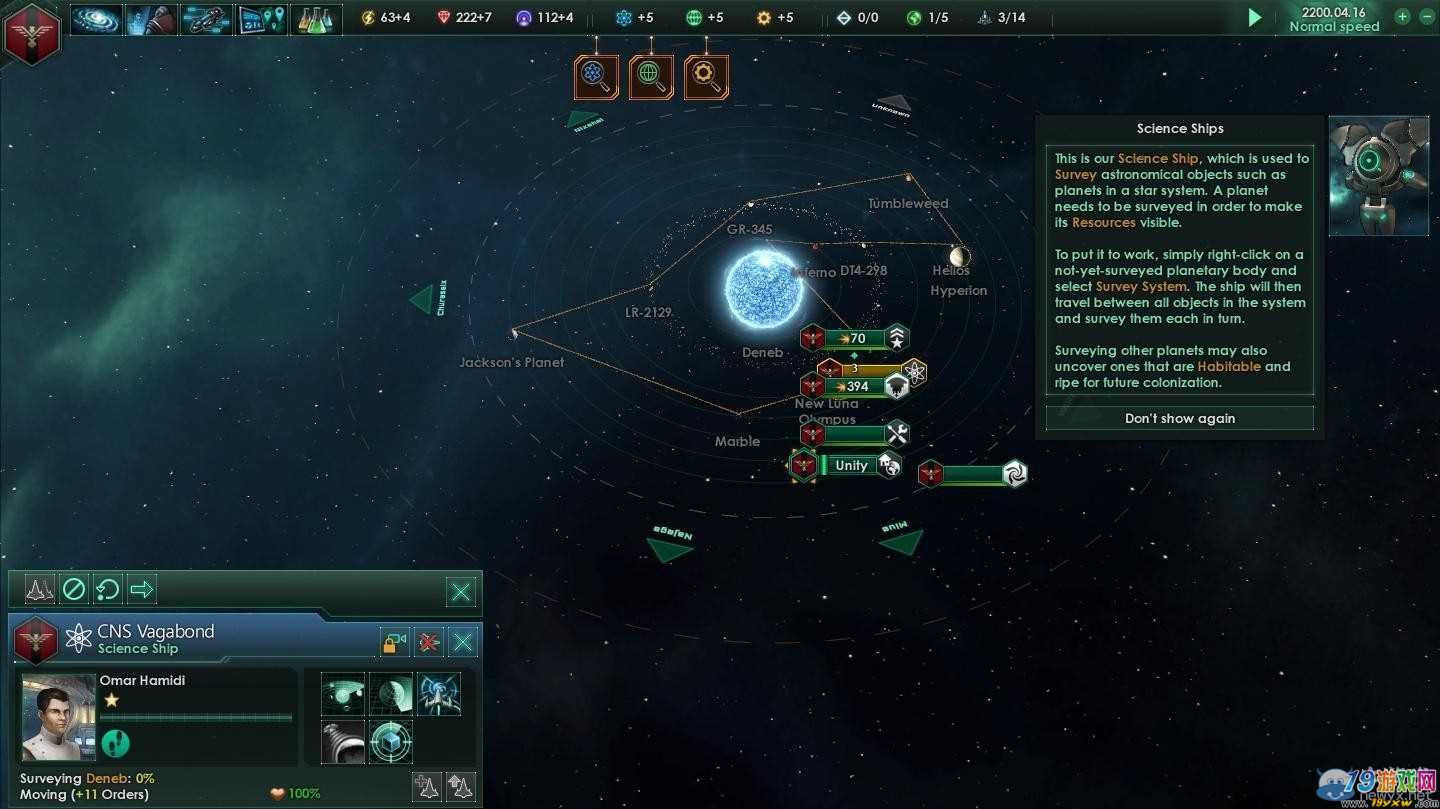The width and height of the screenshot is (1440, 809).
Task: Open the research flasks technology button
Action: pyautogui.click(x=315, y=19)
